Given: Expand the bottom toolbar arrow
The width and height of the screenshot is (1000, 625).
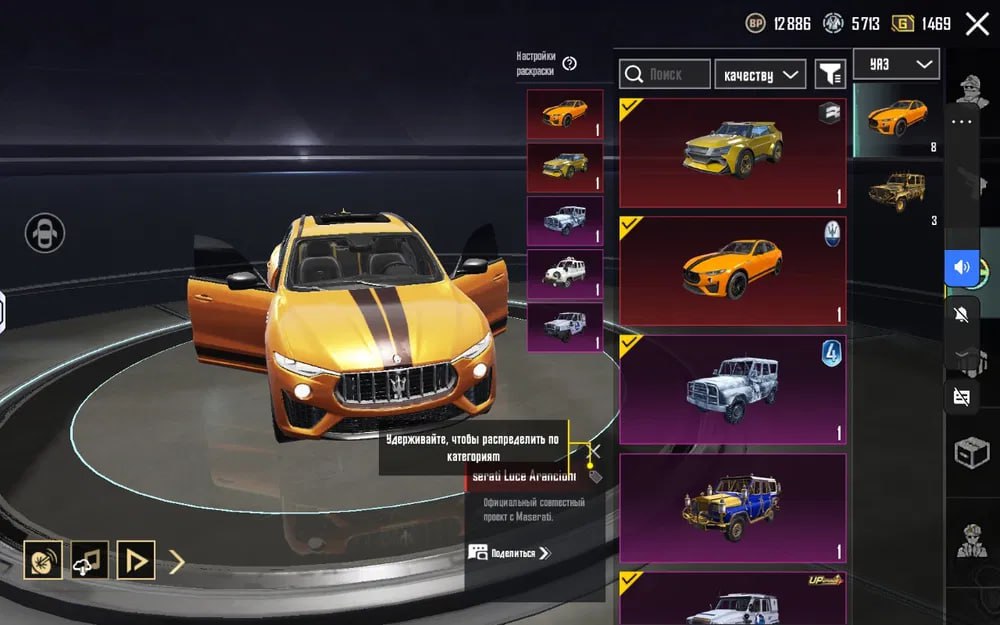Looking at the screenshot, I should [177, 561].
